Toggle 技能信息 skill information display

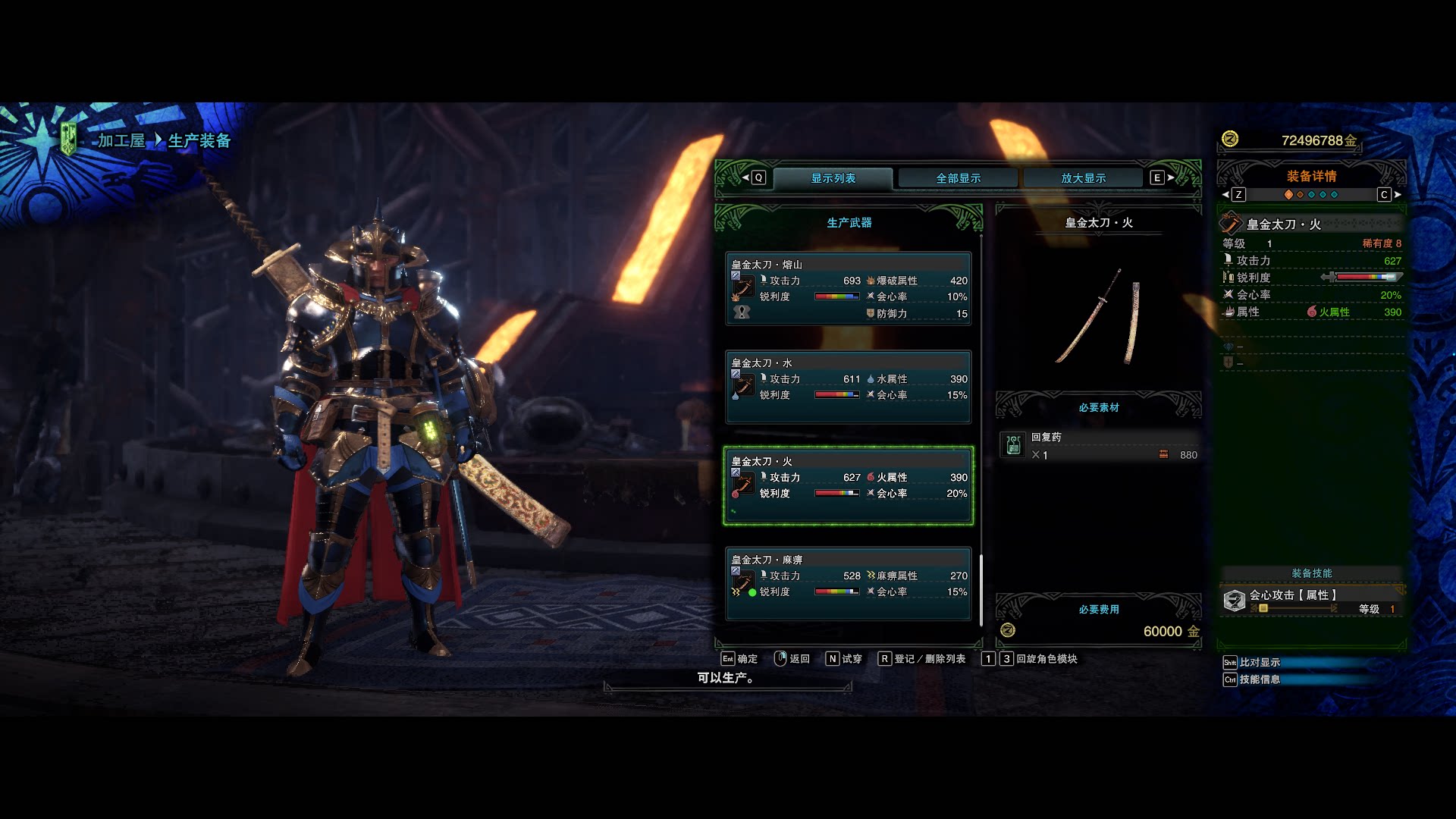pyautogui.click(x=1259, y=680)
